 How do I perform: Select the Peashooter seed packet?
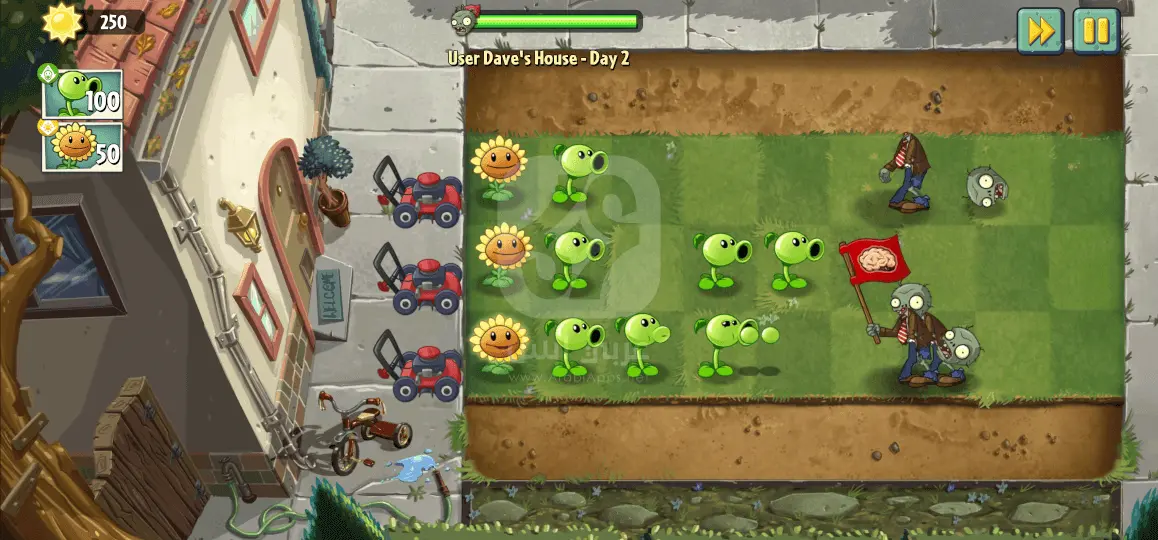[82, 94]
